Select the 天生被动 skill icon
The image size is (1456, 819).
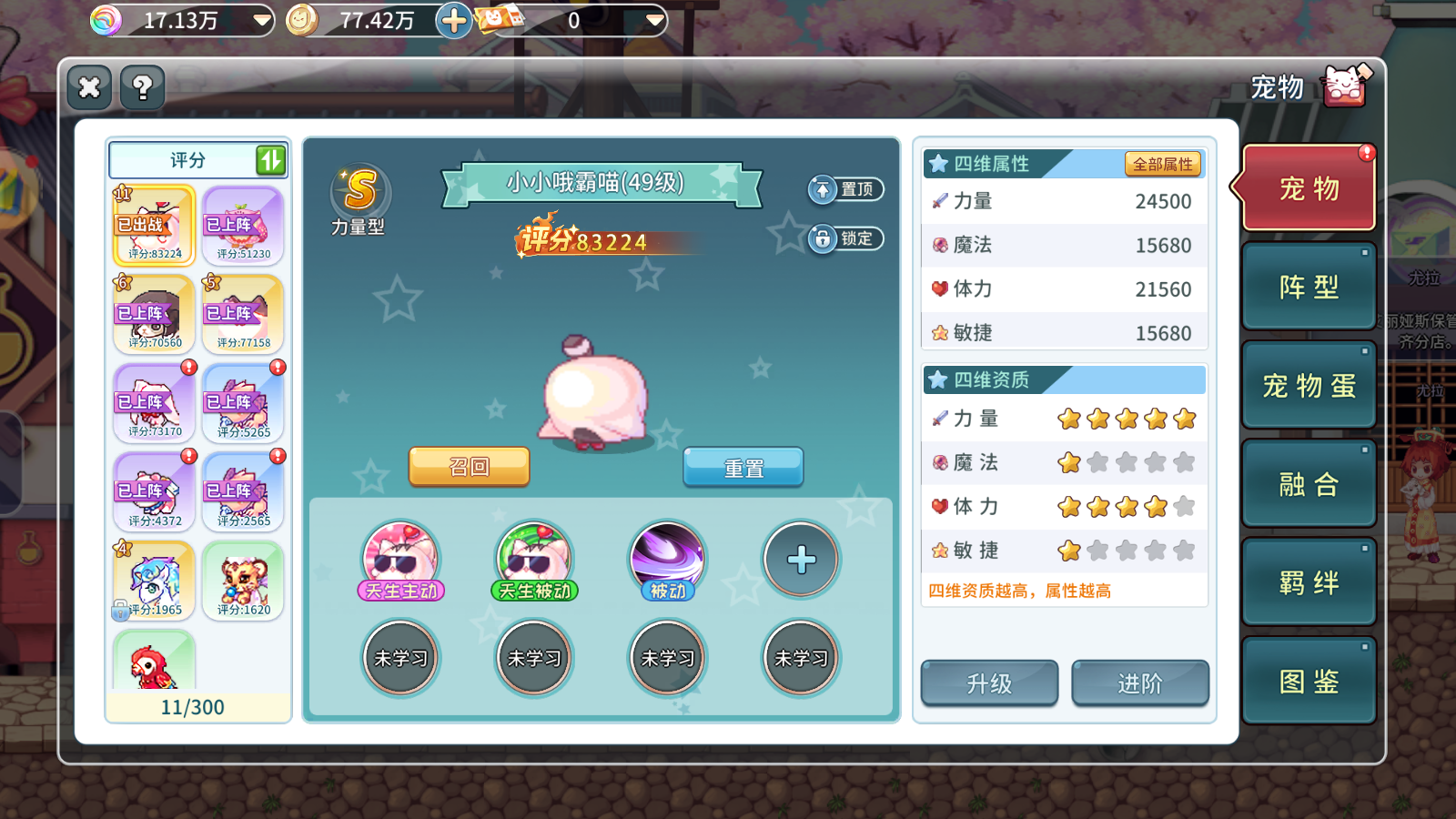coord(533,559)
